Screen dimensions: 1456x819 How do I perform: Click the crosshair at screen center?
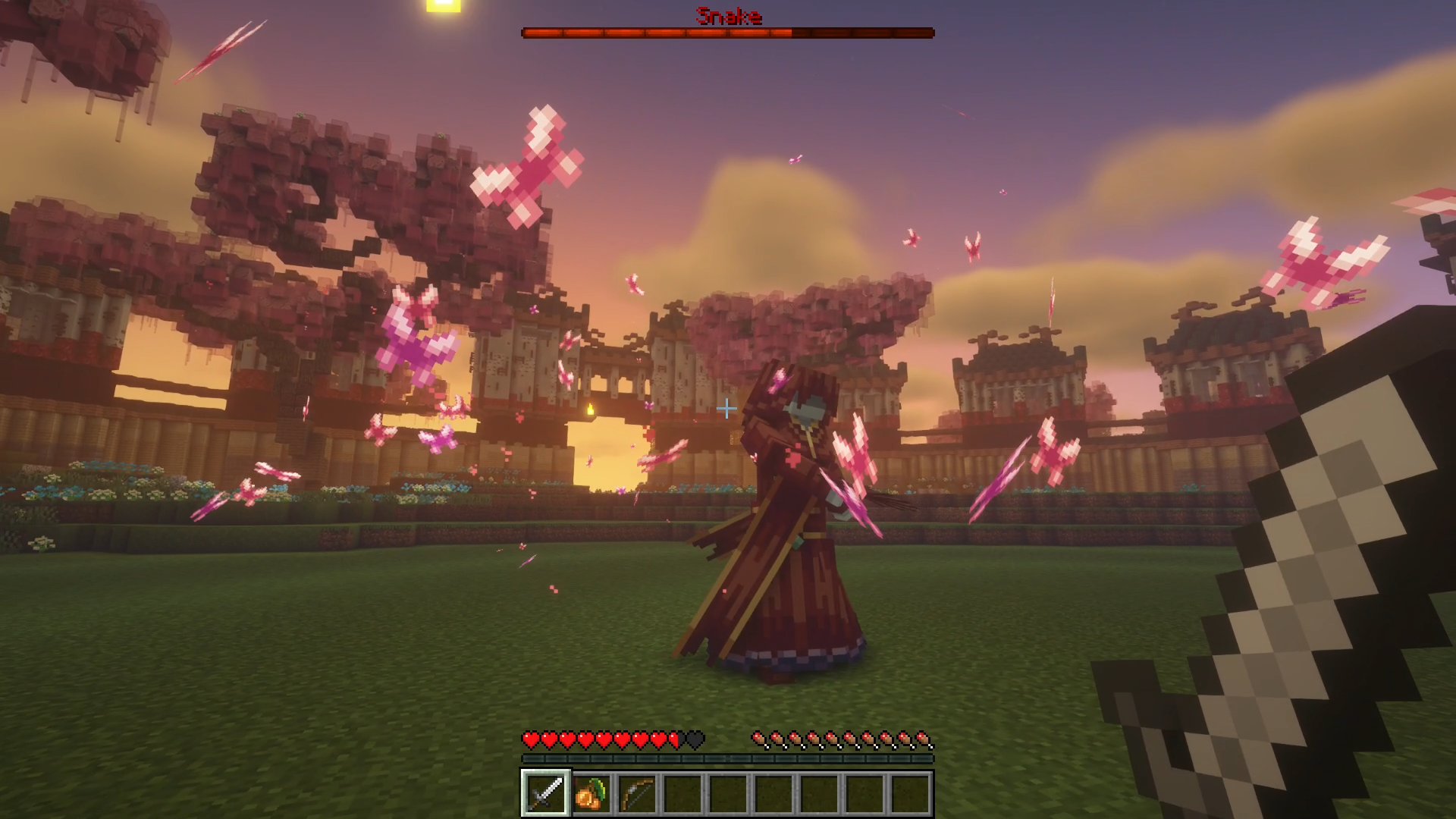point(726,409)
